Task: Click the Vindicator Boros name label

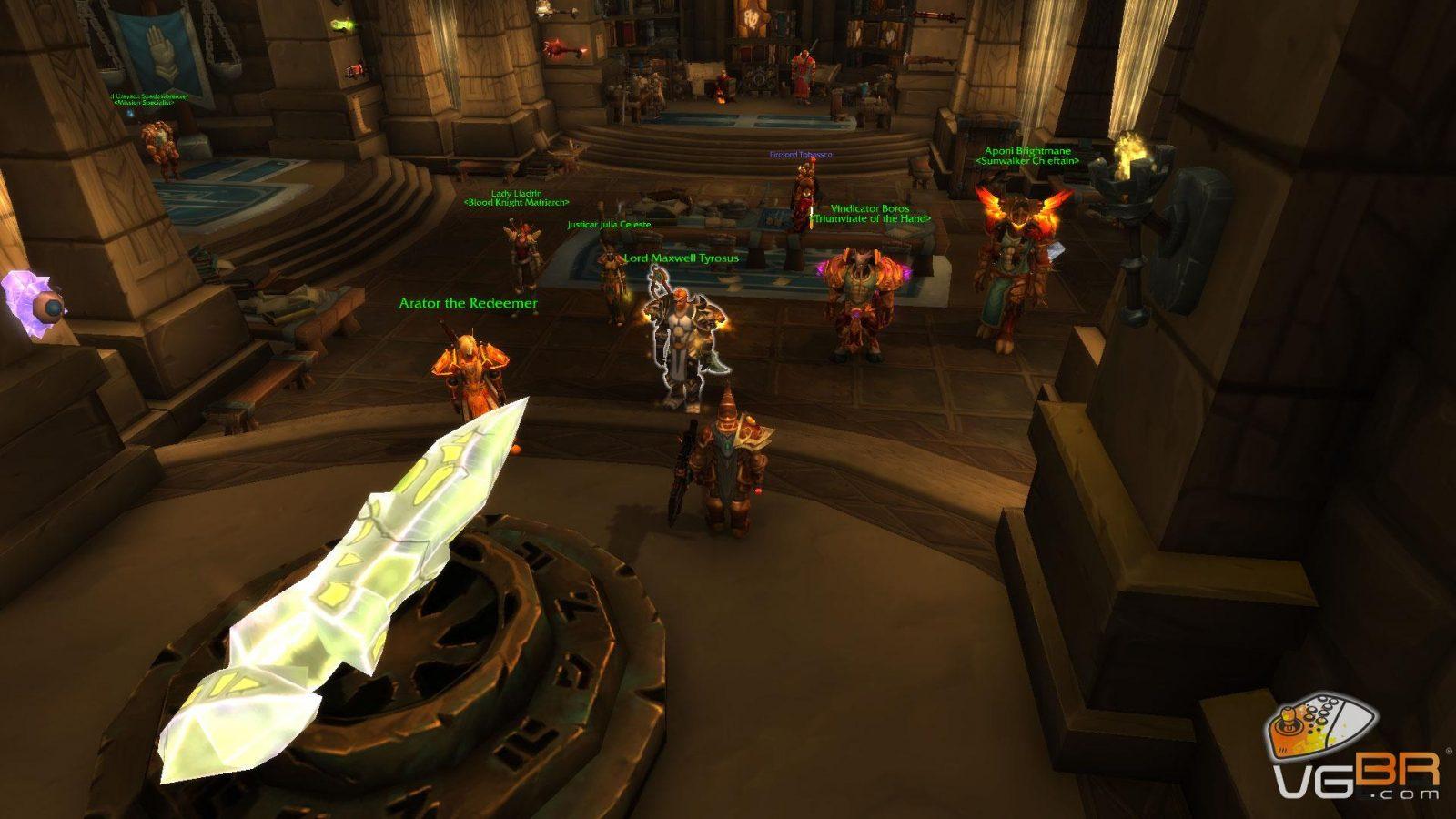Action: click(870, 208)
